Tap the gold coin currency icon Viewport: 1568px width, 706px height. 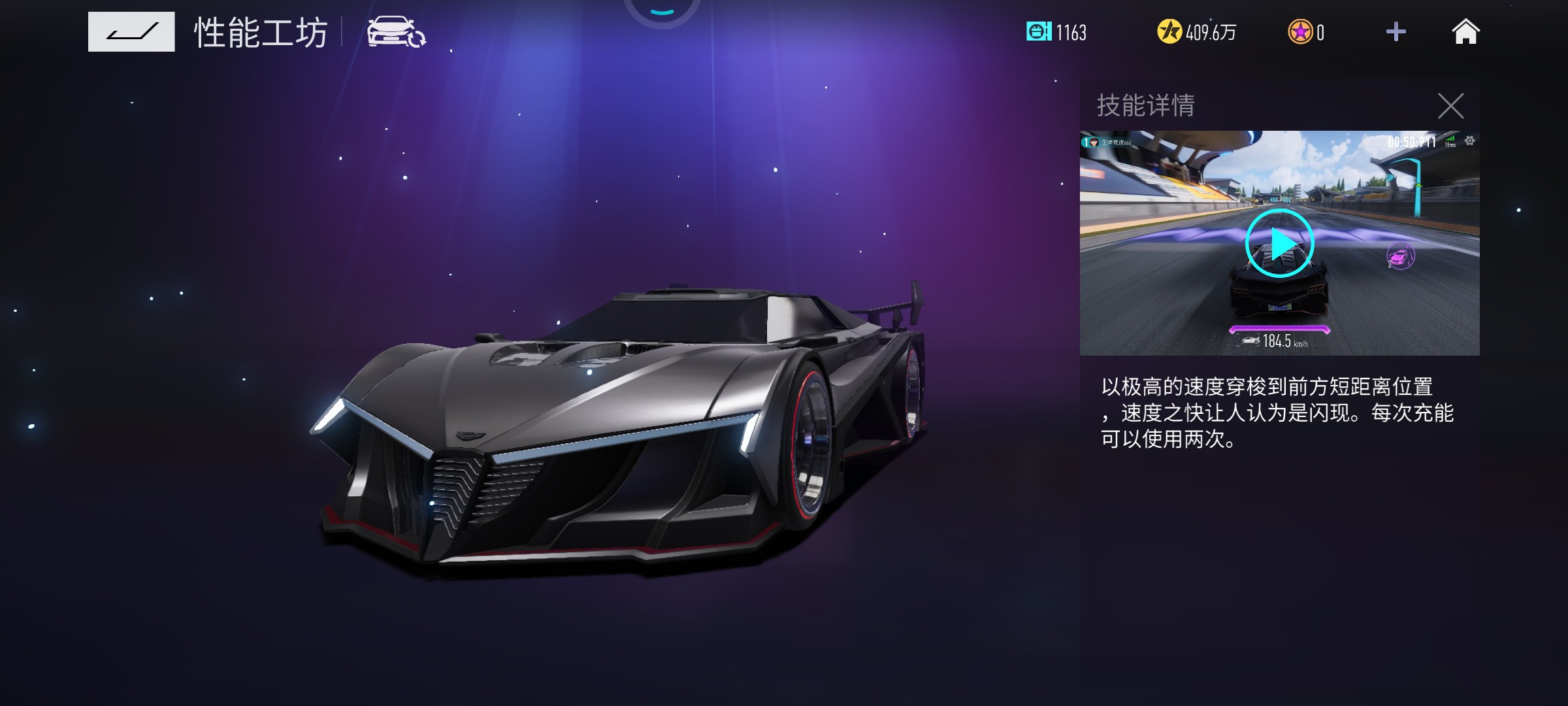click(1169, 31)
